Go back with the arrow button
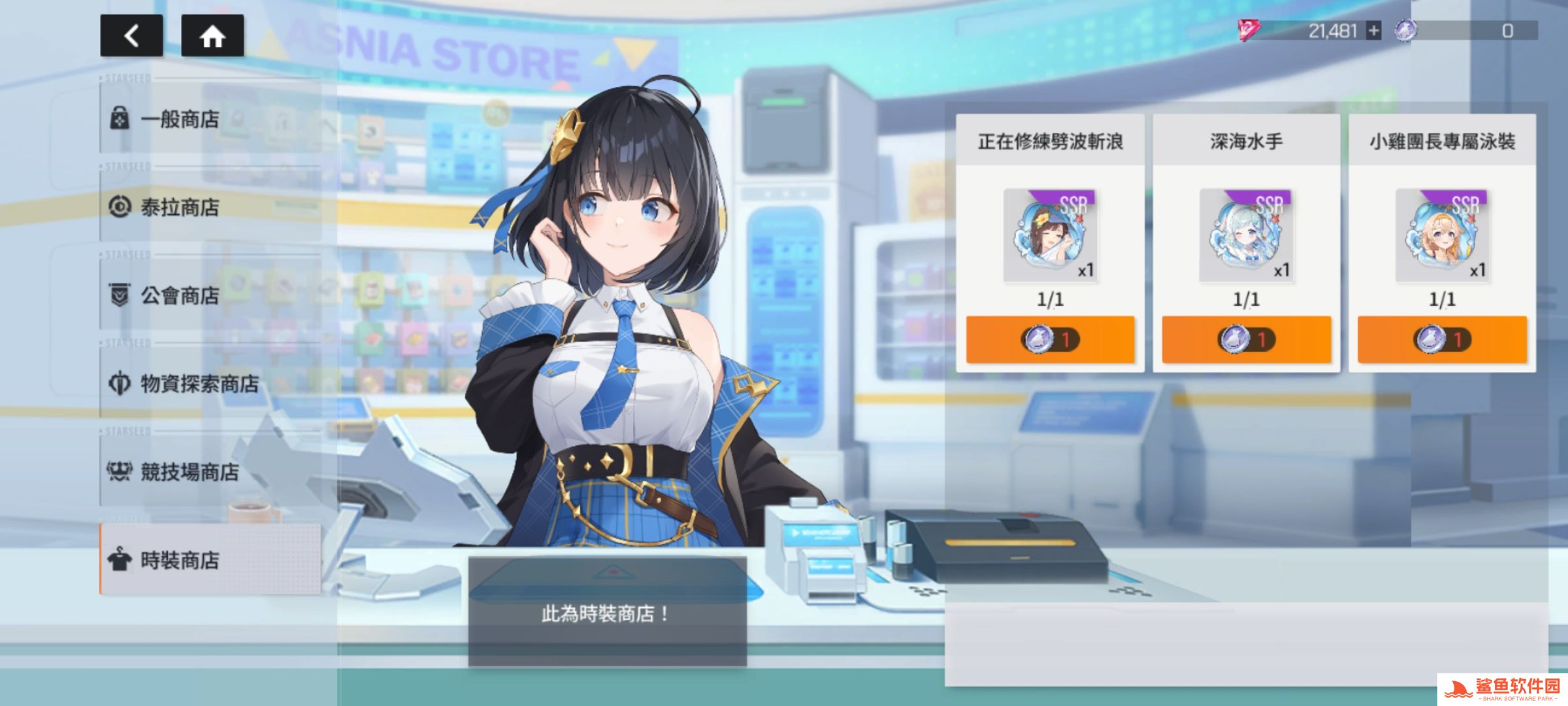Screen dimensions: 1568x706 coord(131,36)
